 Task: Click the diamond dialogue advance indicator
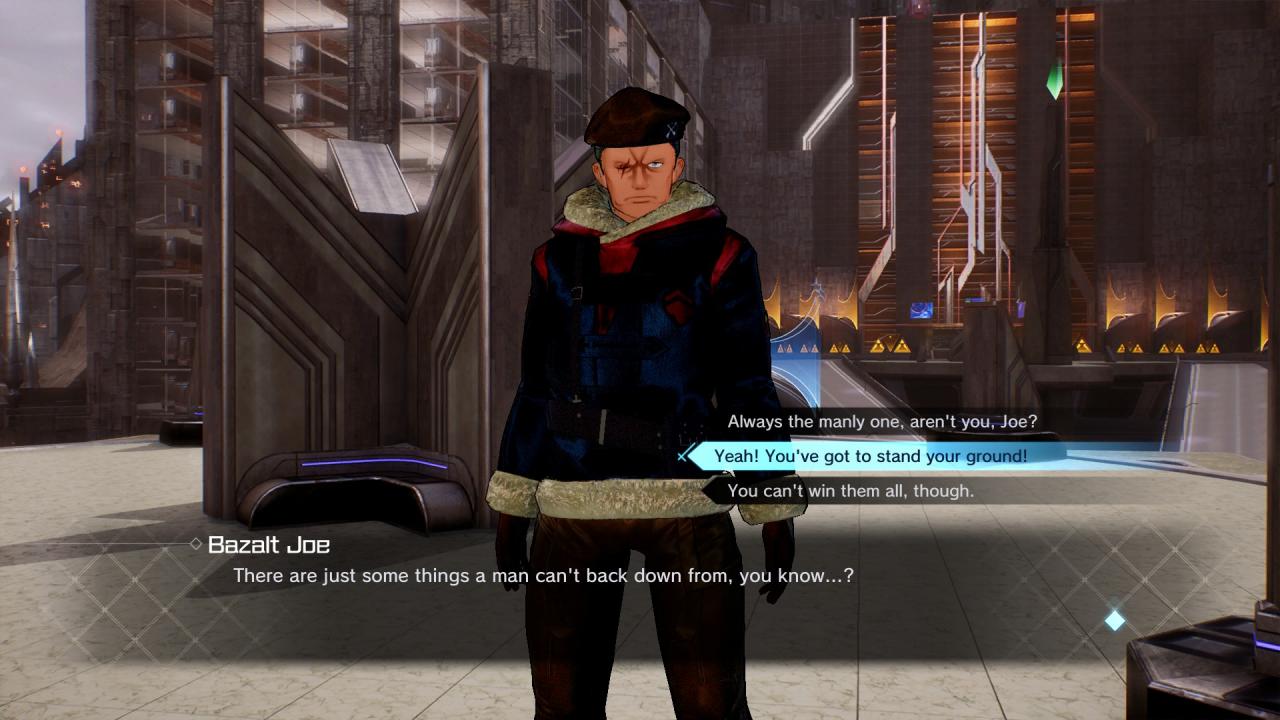[x=1114, y=621]
